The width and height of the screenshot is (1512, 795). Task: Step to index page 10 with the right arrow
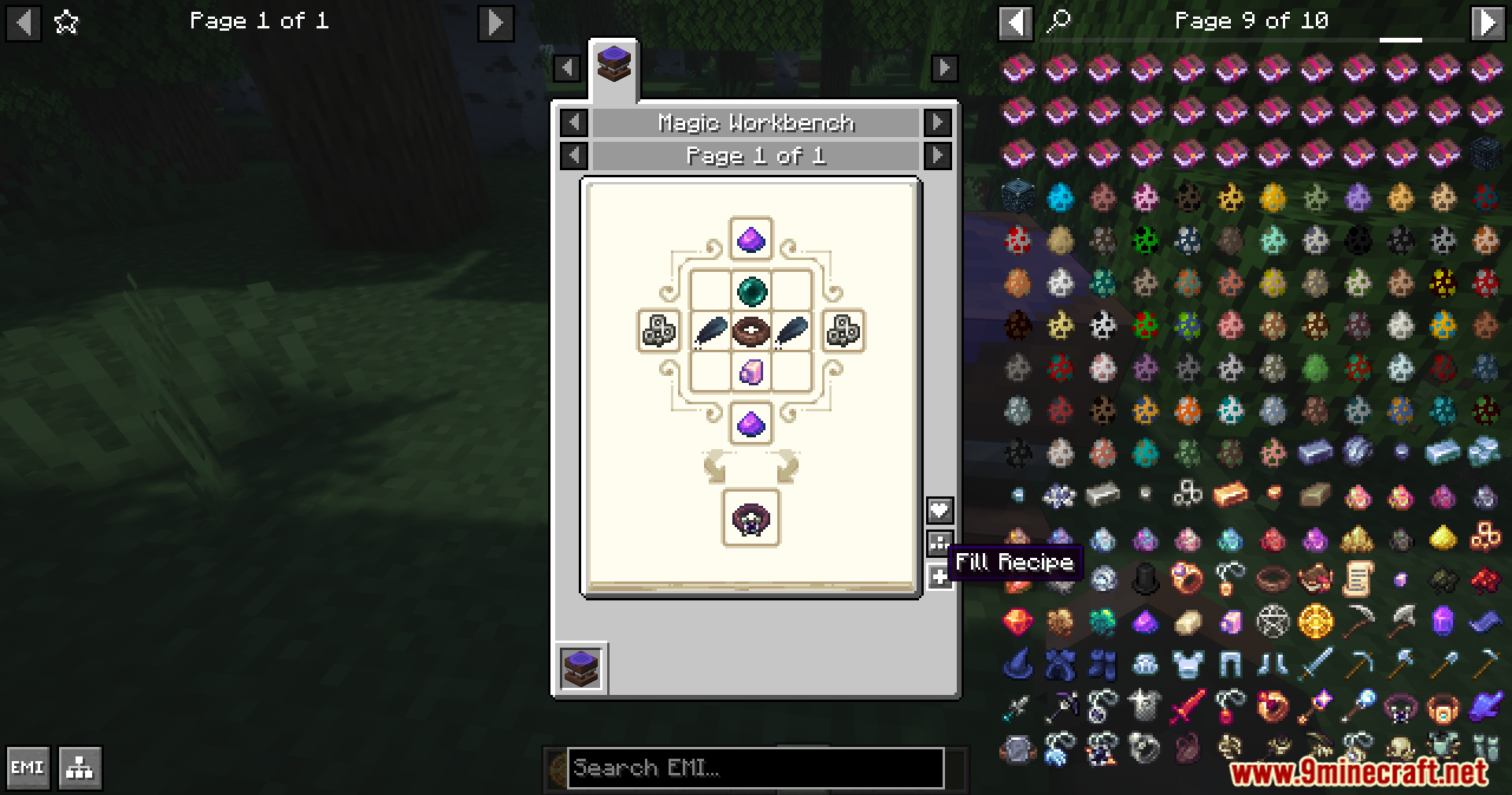coord(1488,21)
